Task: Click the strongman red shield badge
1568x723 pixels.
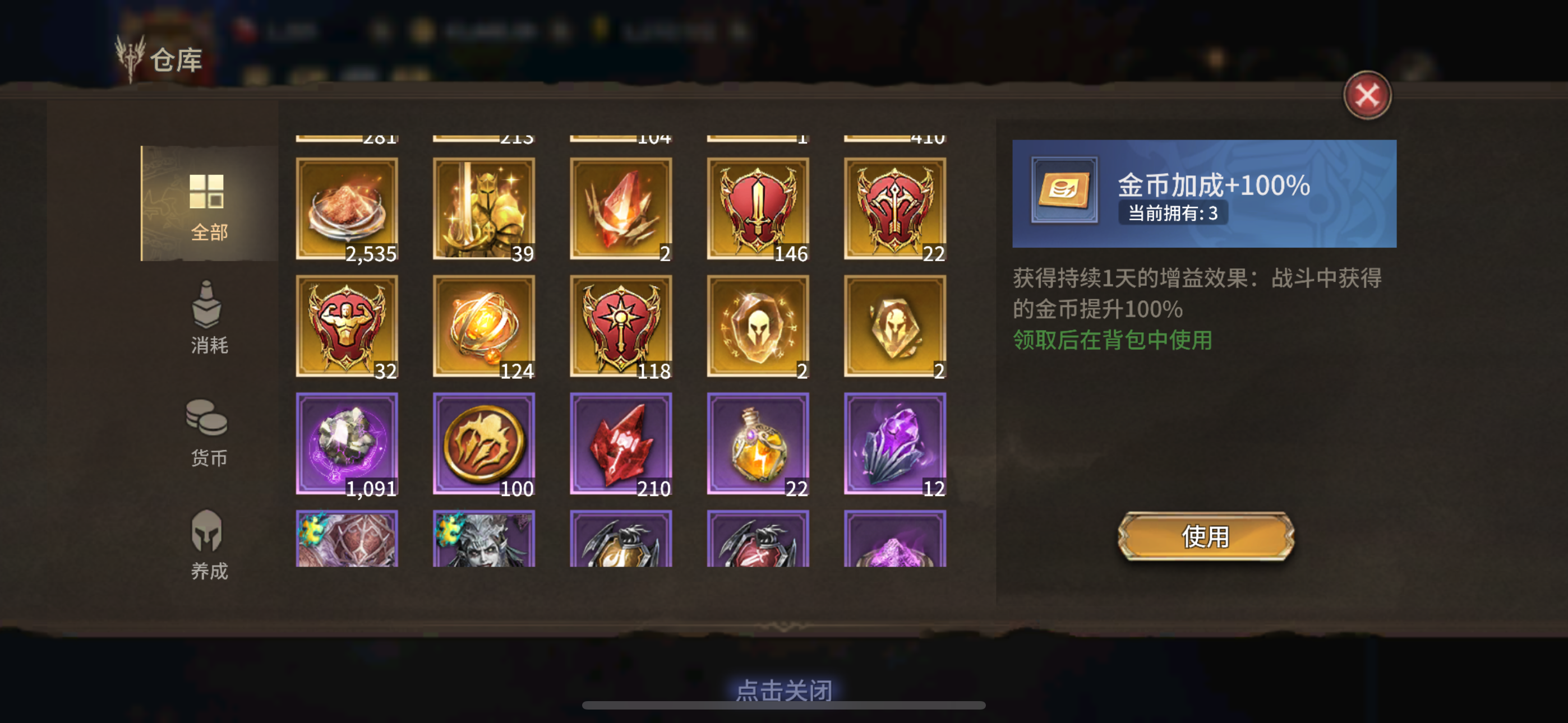Action: click(x=347, y=326)
